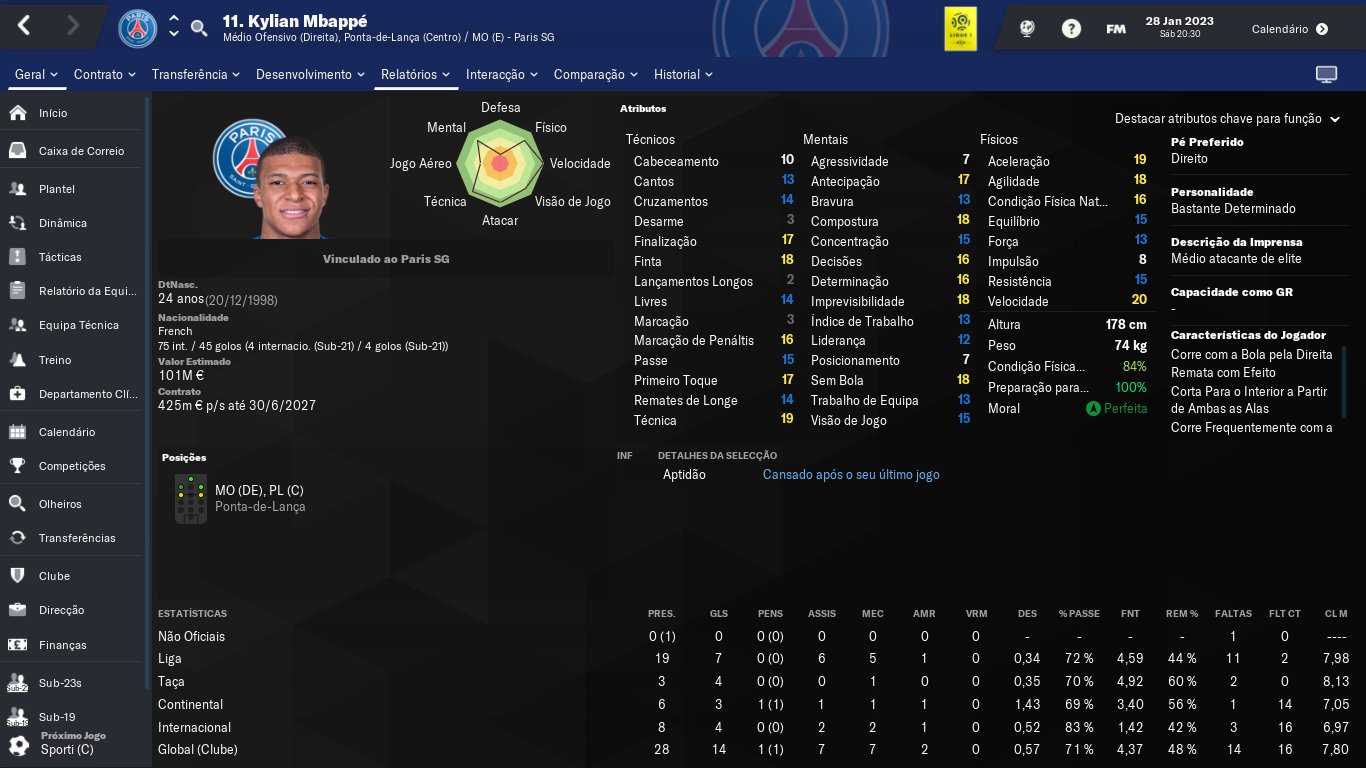Click the Cansado após o seu último jogo link
Image resolution: width=1366 pixels, height=768 pixels.
pos(851,475)
